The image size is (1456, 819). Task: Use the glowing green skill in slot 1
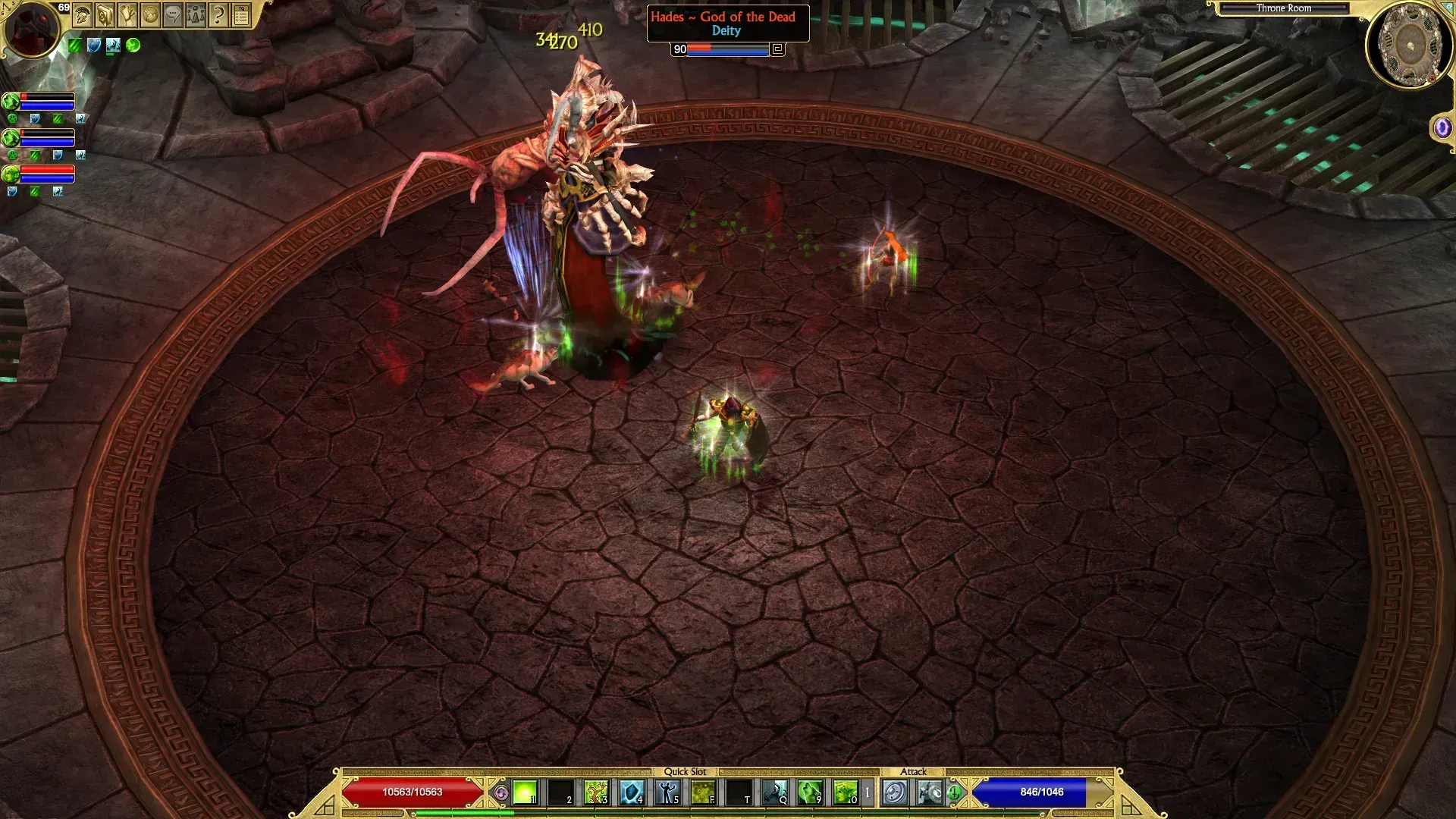tap(525, 793)
